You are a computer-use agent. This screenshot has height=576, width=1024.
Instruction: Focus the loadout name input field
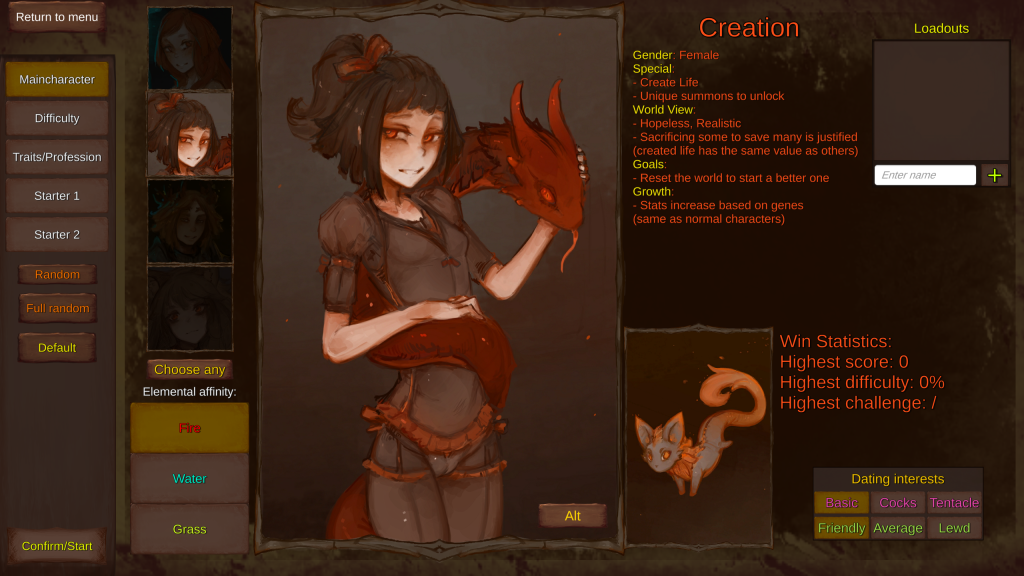pos(925,175)
